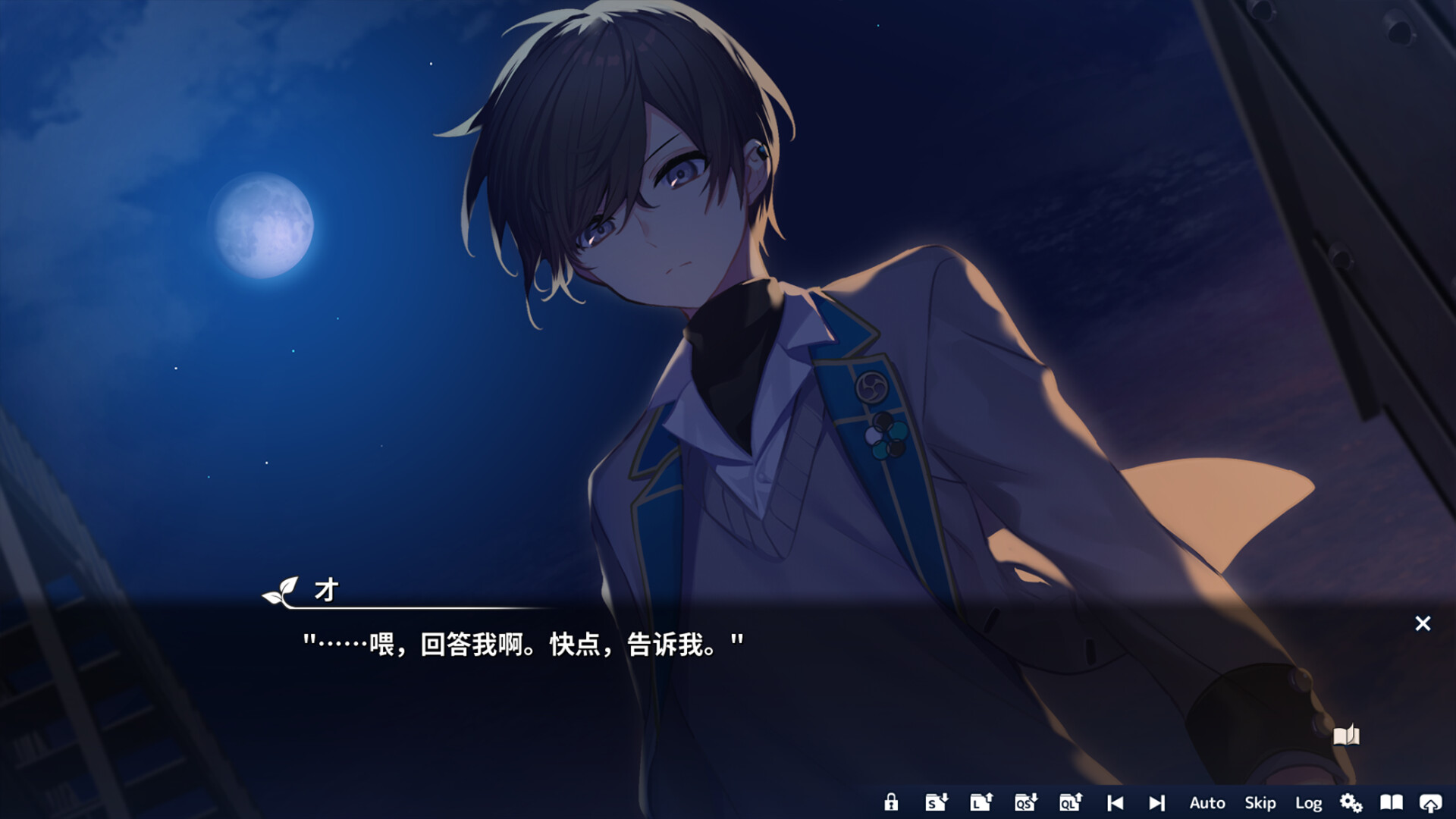1456x819 pixels.
Task: Open the Log history
Action: 1307,802
